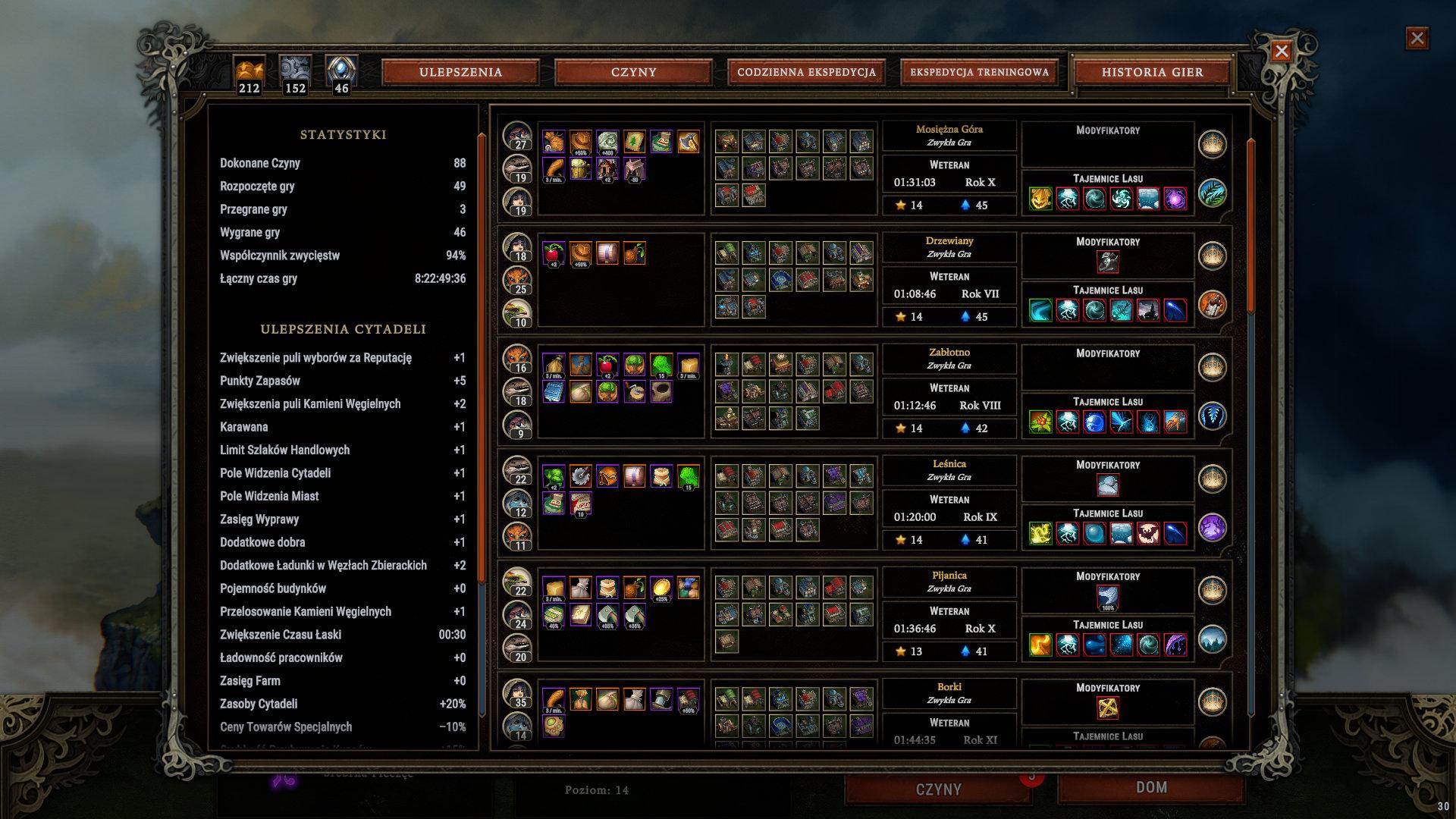Close the citadel window with the red X
Image resolution: width=1456 pixels, height=819 pixels.
pyautogui.click(x=1281, y=51)
